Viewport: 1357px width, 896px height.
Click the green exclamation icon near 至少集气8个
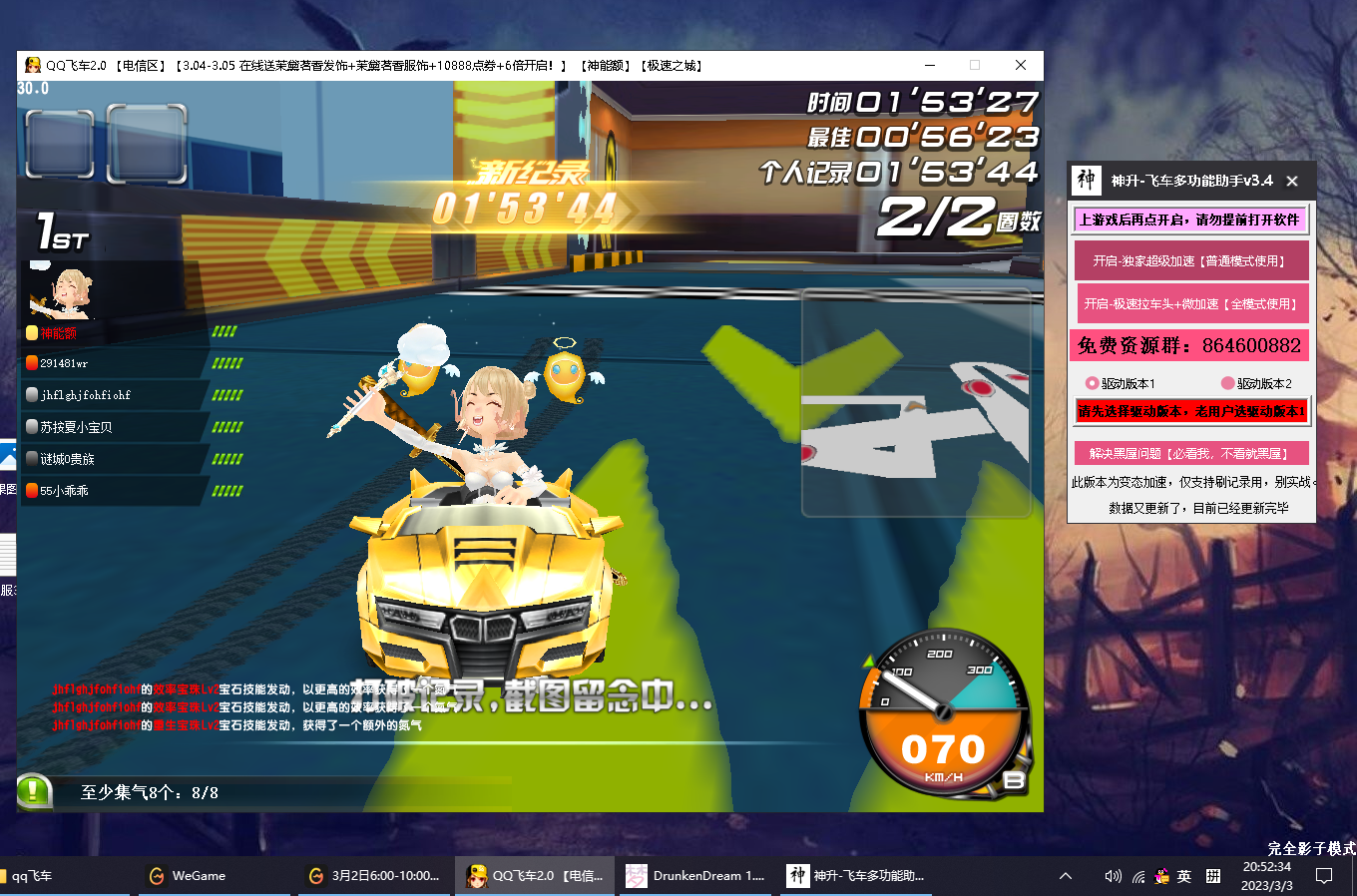coord(33,789)
